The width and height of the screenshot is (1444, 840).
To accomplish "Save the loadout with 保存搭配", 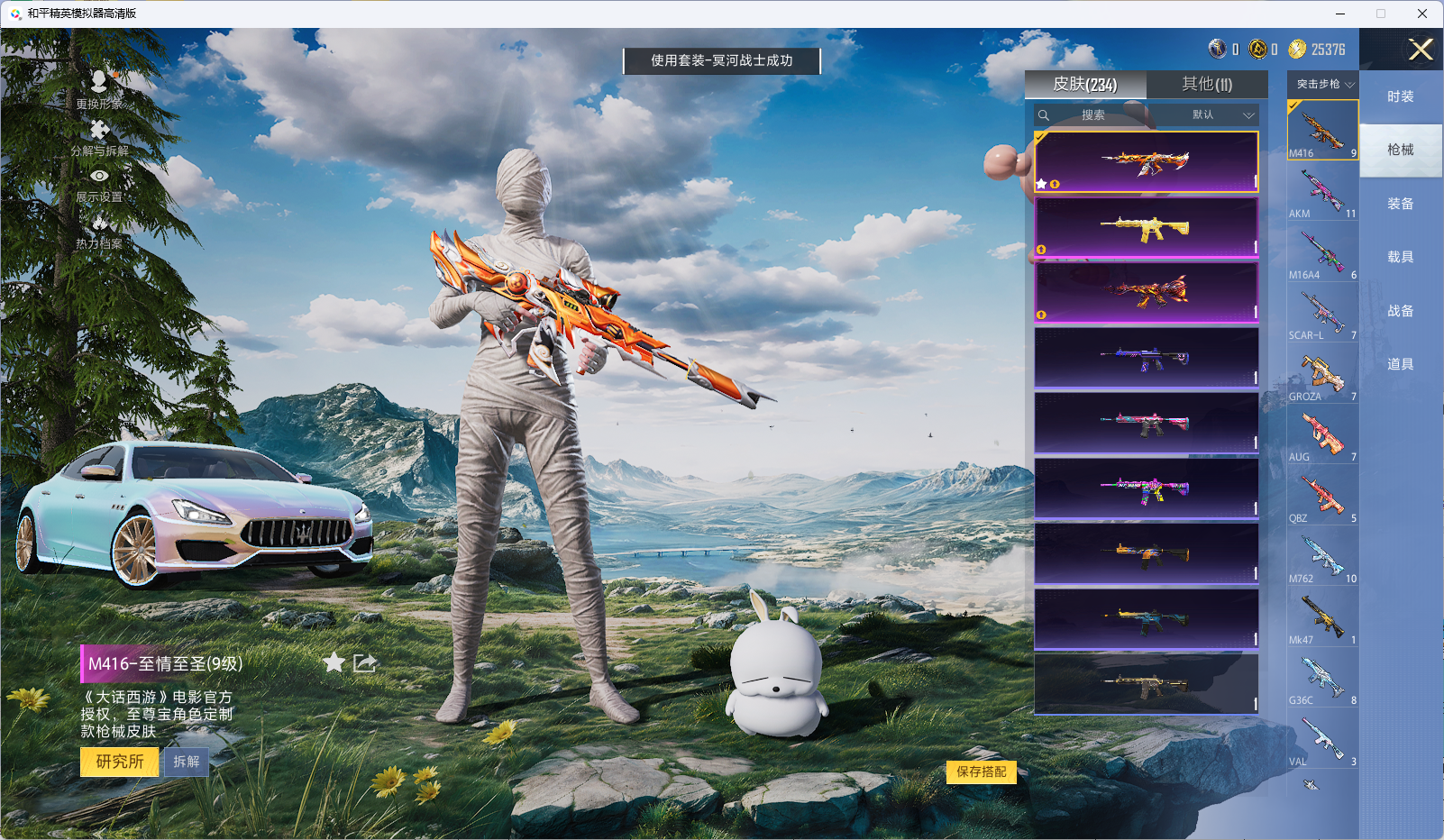I will pos(981,772).
